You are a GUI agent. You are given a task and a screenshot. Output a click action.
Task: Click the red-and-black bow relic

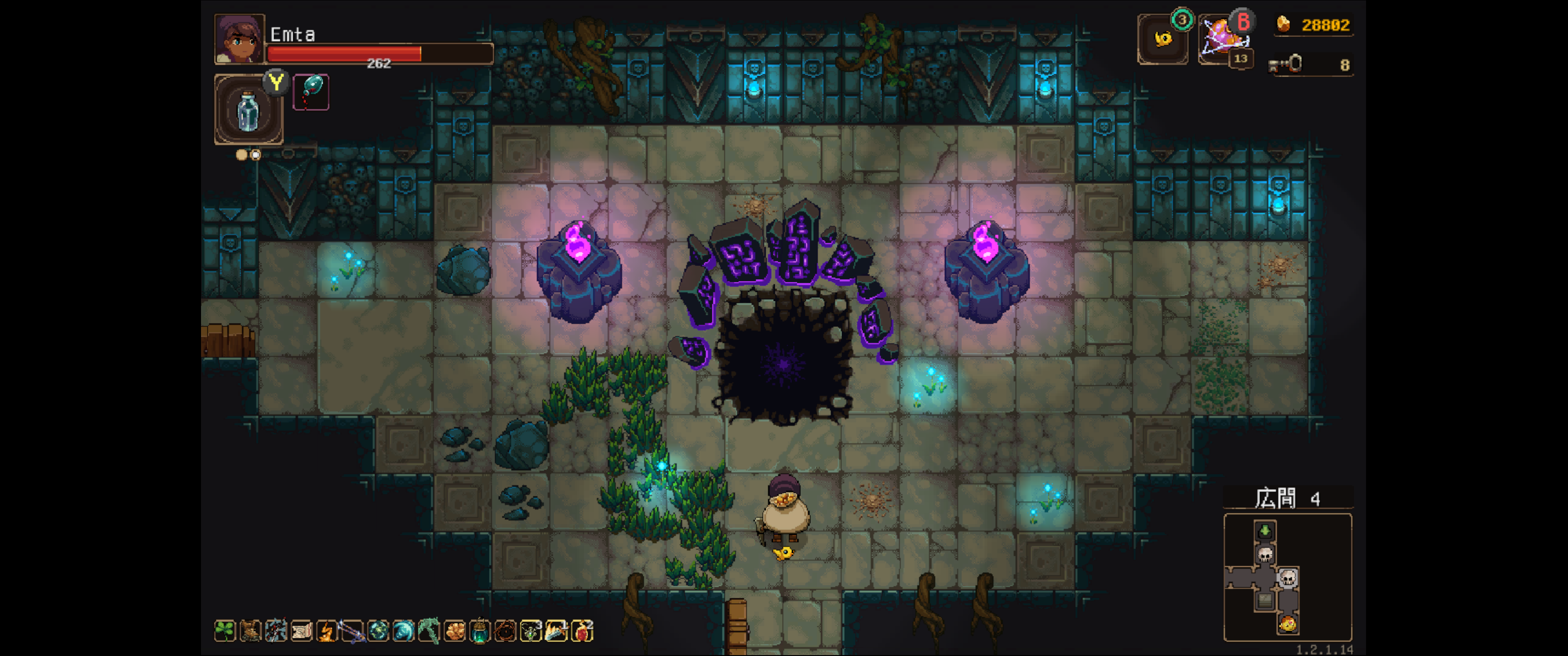click(276, 631)
